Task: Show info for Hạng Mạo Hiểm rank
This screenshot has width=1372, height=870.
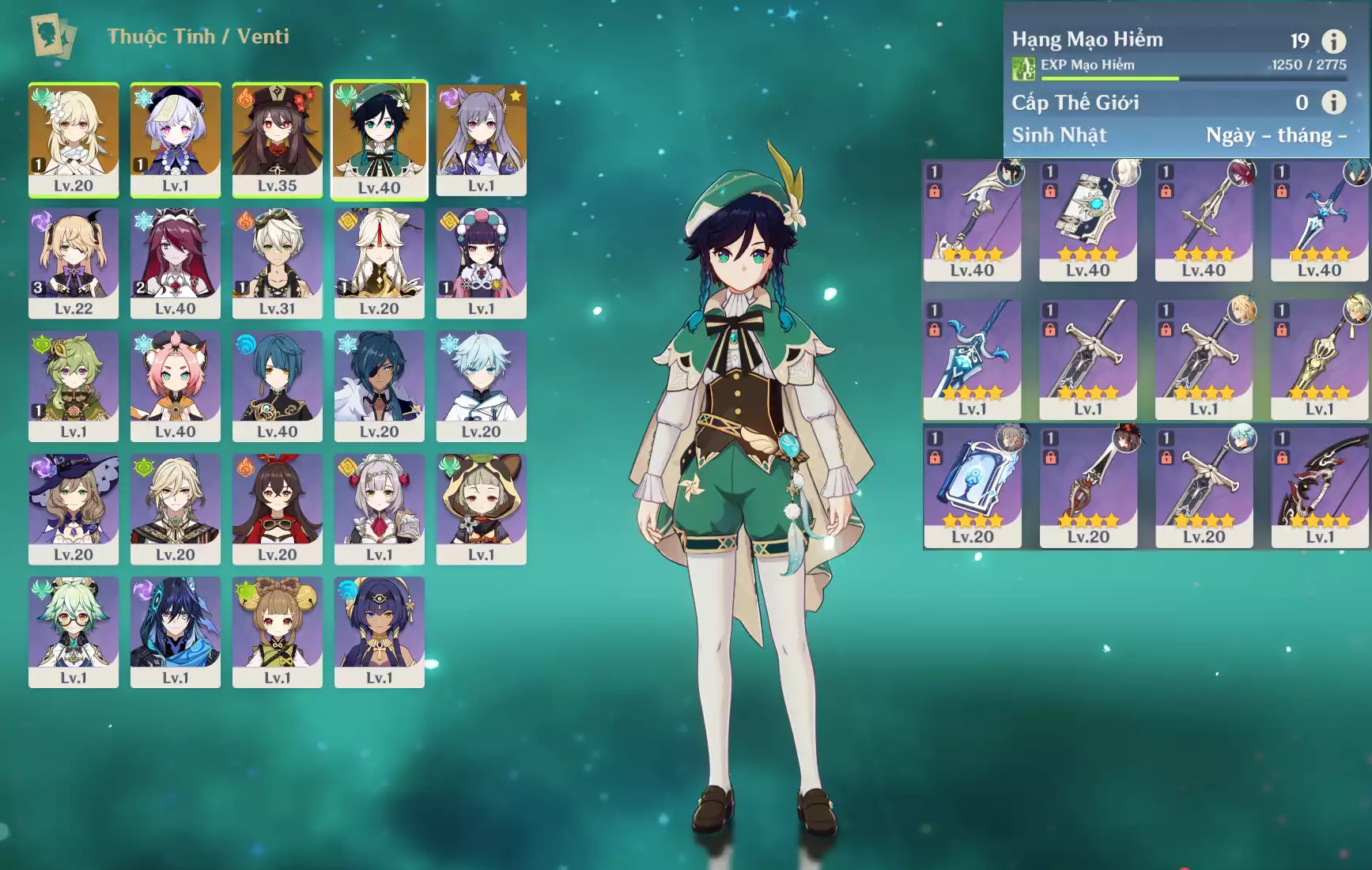Action: pos(1333,41)
